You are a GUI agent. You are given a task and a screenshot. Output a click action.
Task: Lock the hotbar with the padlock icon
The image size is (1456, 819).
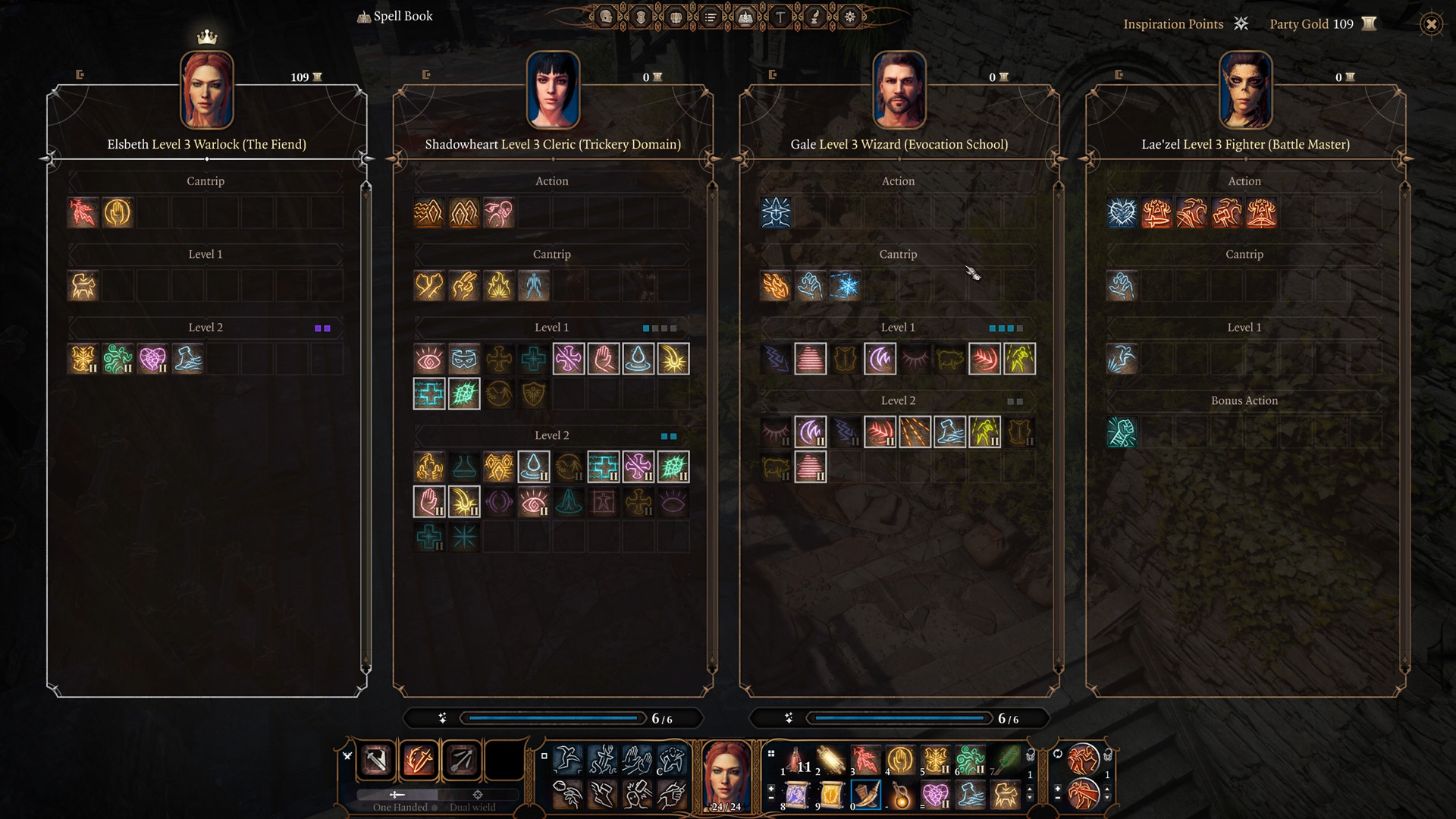click(1107, 755)
